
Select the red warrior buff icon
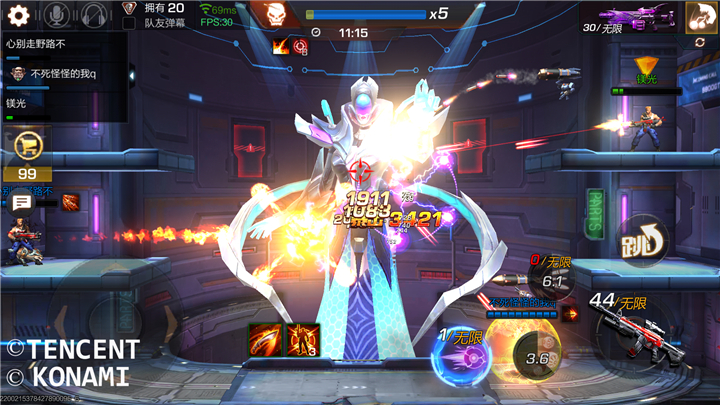(x=302, y=338)
